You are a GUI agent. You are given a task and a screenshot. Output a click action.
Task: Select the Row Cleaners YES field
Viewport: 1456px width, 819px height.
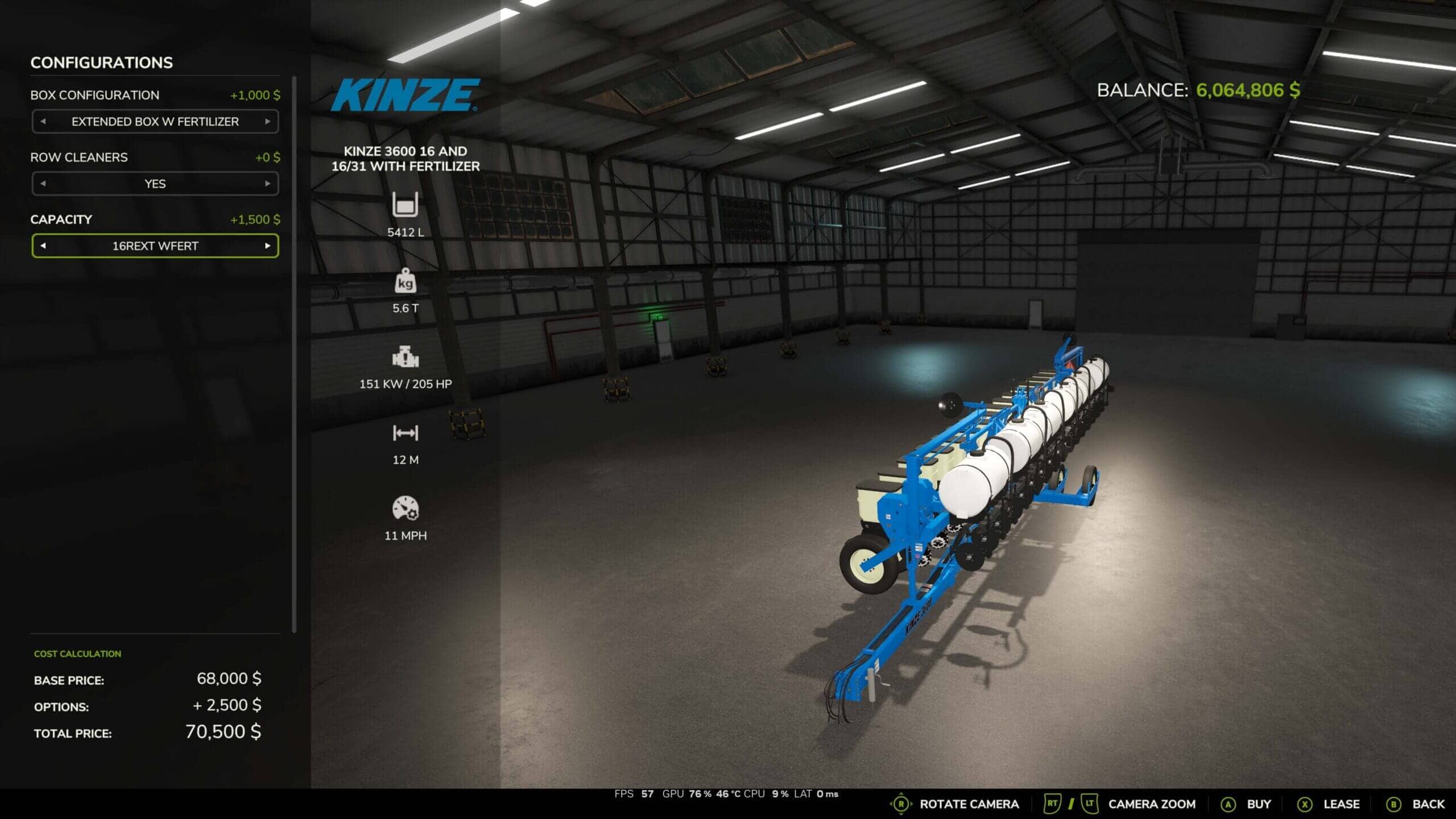coord(155,184)
